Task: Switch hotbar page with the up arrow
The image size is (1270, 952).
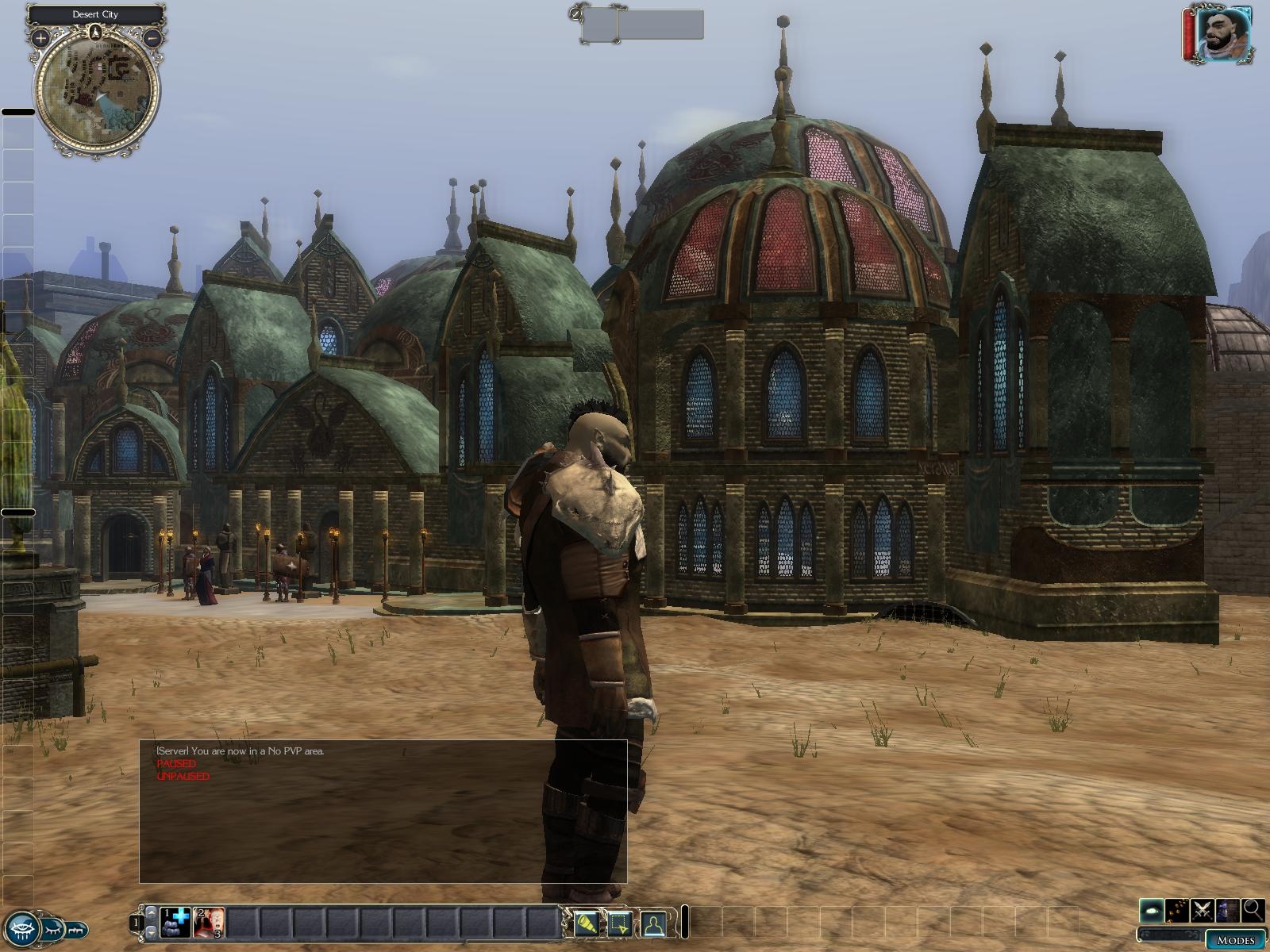Action: pos(152,912)
